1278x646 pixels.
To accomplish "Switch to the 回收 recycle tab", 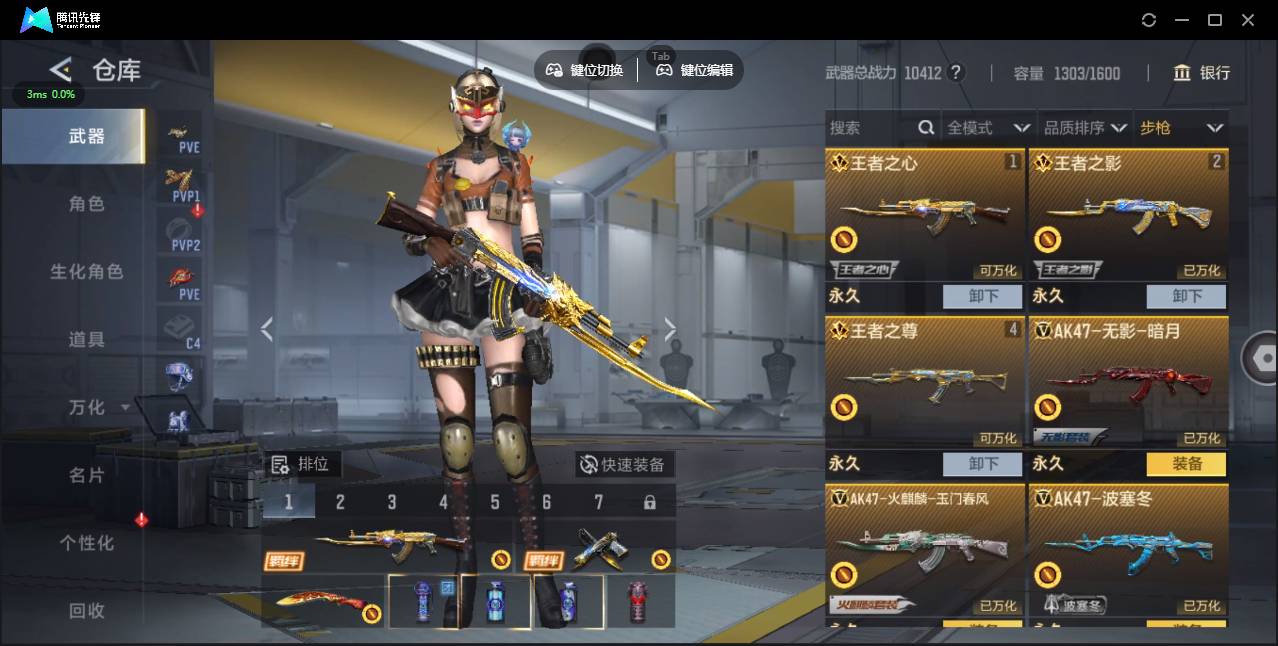I will click(86, 611).
